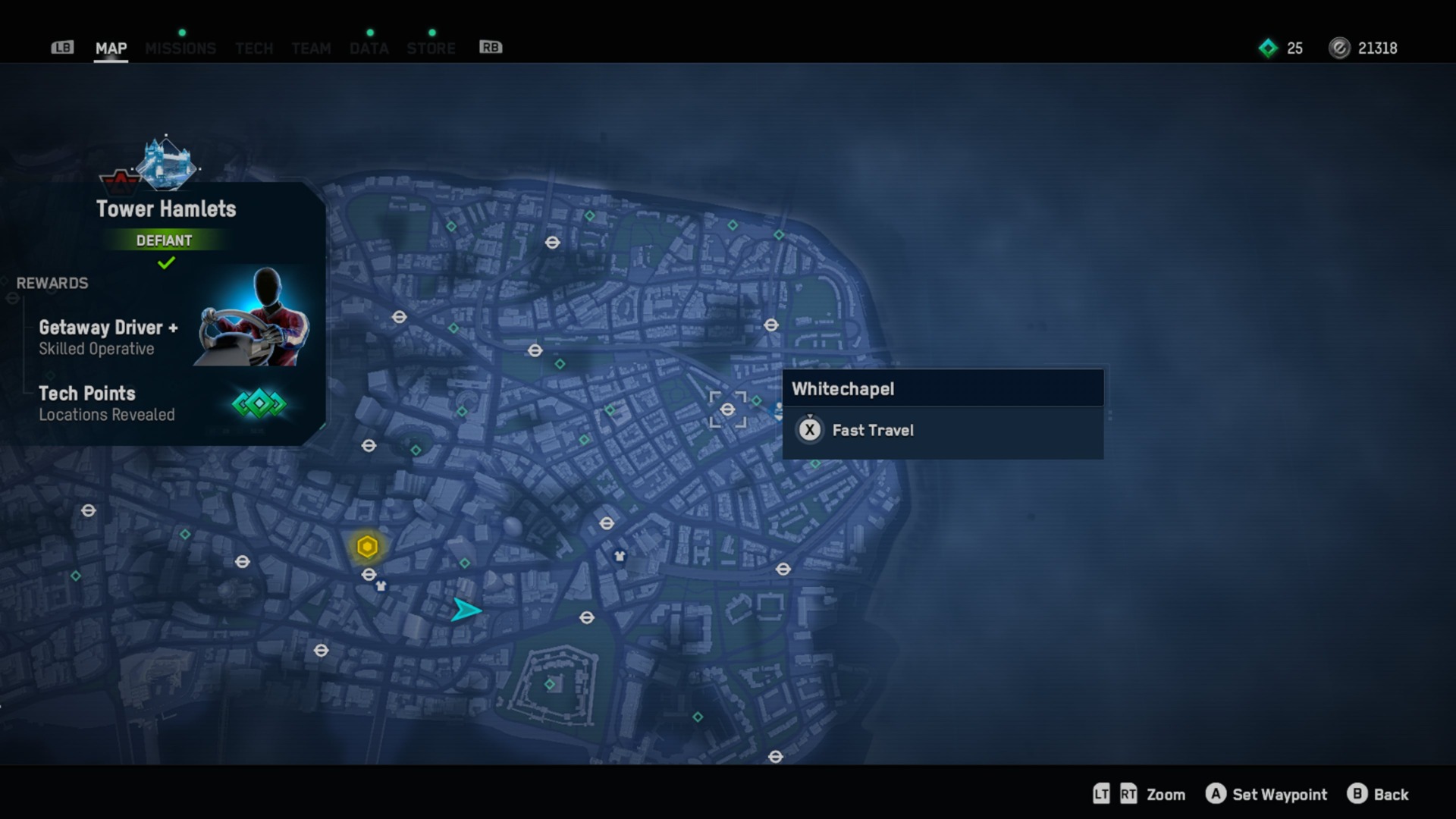Click the RB shoulder button icon

click(490, 47)
